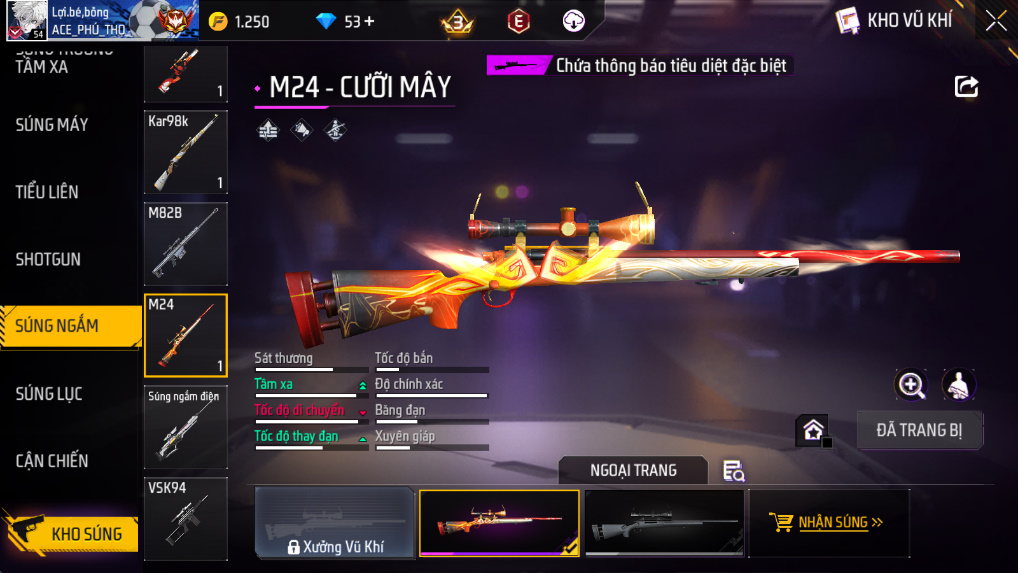Add diamonds using the plus button
The width and height of the screenshot is (1018, 573).
(x=369, y=21)
